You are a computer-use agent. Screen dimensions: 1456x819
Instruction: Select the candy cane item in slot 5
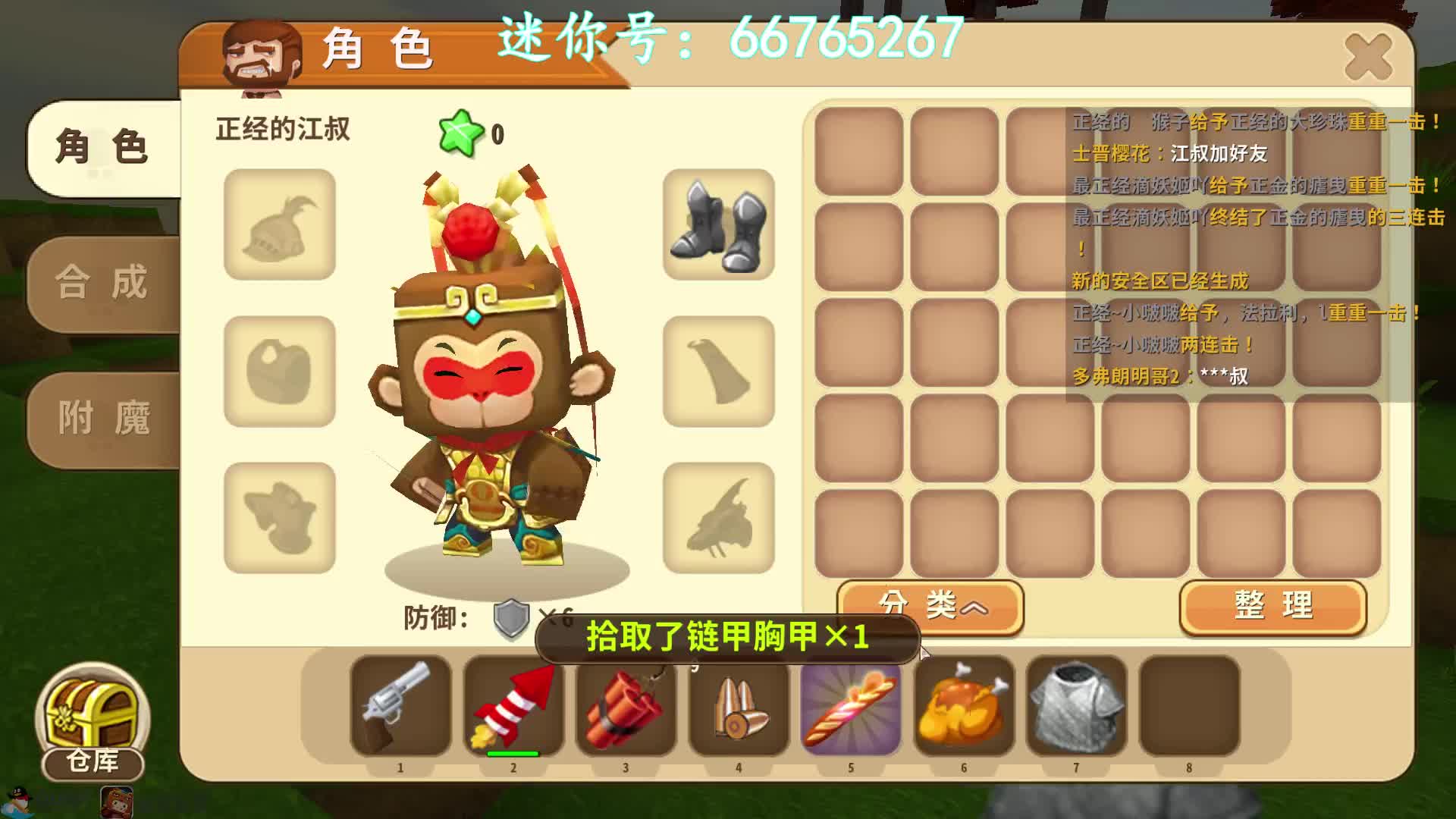click(x=849, y=711)
